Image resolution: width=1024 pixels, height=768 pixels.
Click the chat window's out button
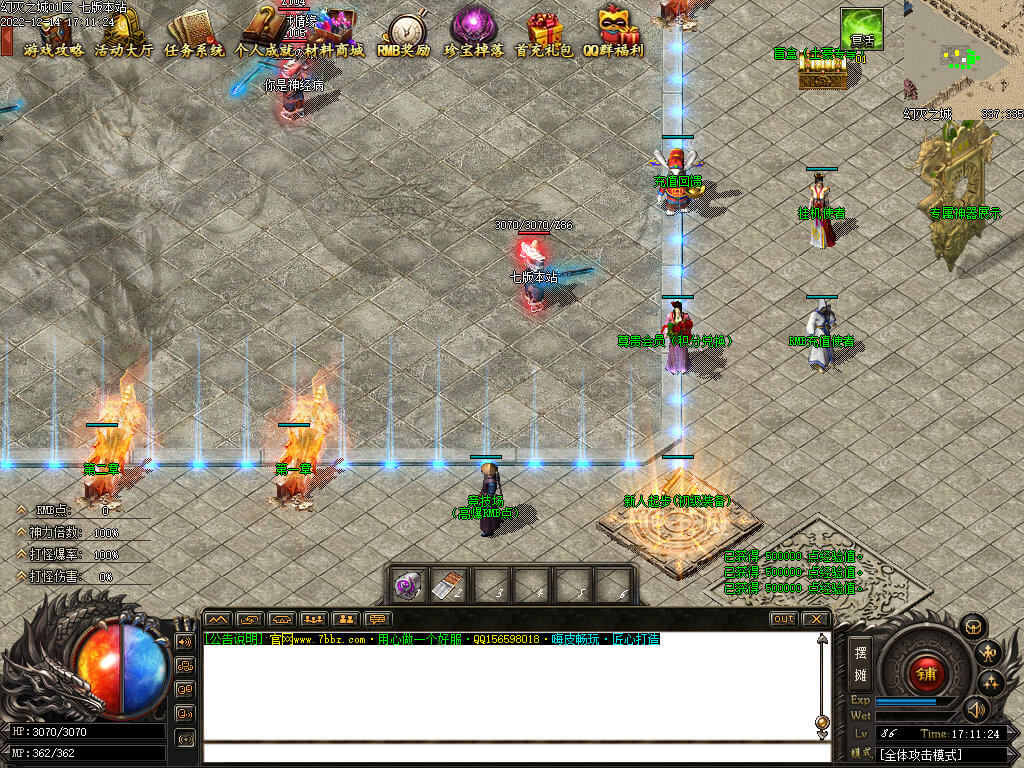coord(783,619)
